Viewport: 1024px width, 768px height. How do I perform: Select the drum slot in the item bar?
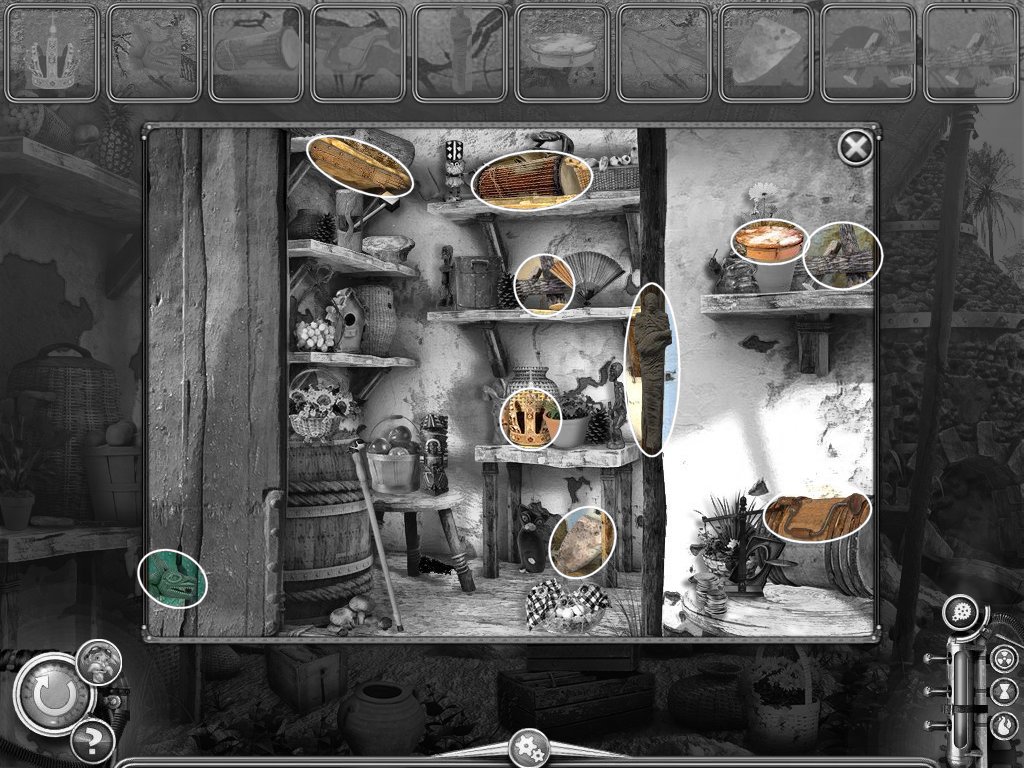pyautogui.click(x=256, y=53)
